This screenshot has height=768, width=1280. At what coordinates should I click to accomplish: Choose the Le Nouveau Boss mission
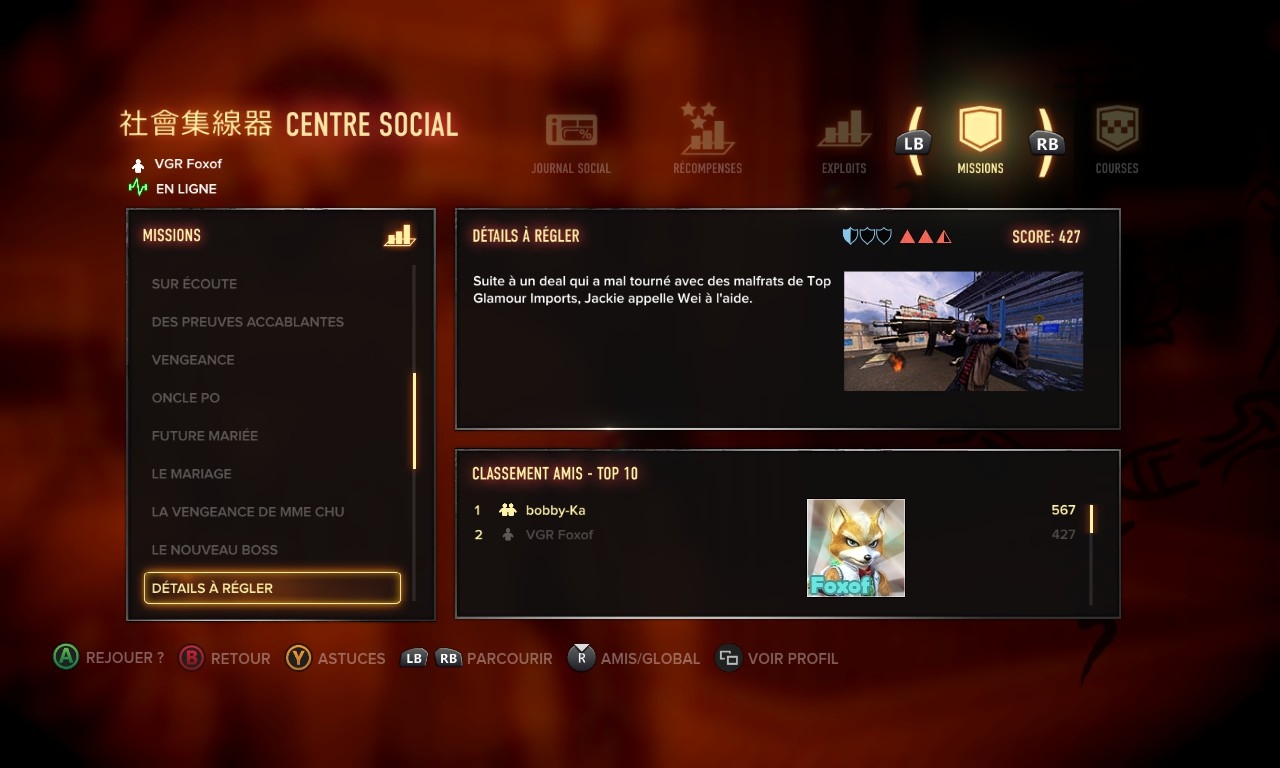pyautogui.click(x=215, y=550)
